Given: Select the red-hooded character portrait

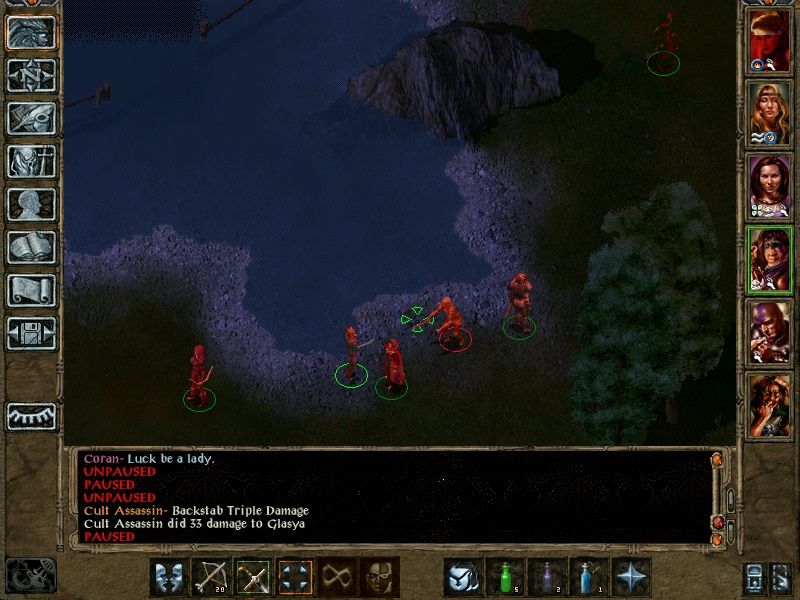Looking at the screenshot, I should click(x=769, y=43).
